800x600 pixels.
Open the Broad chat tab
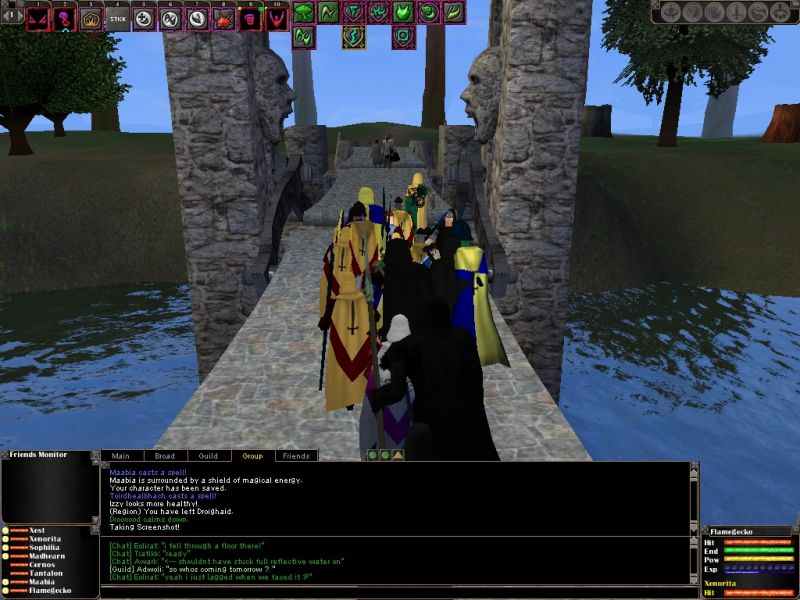click(164, 456)
